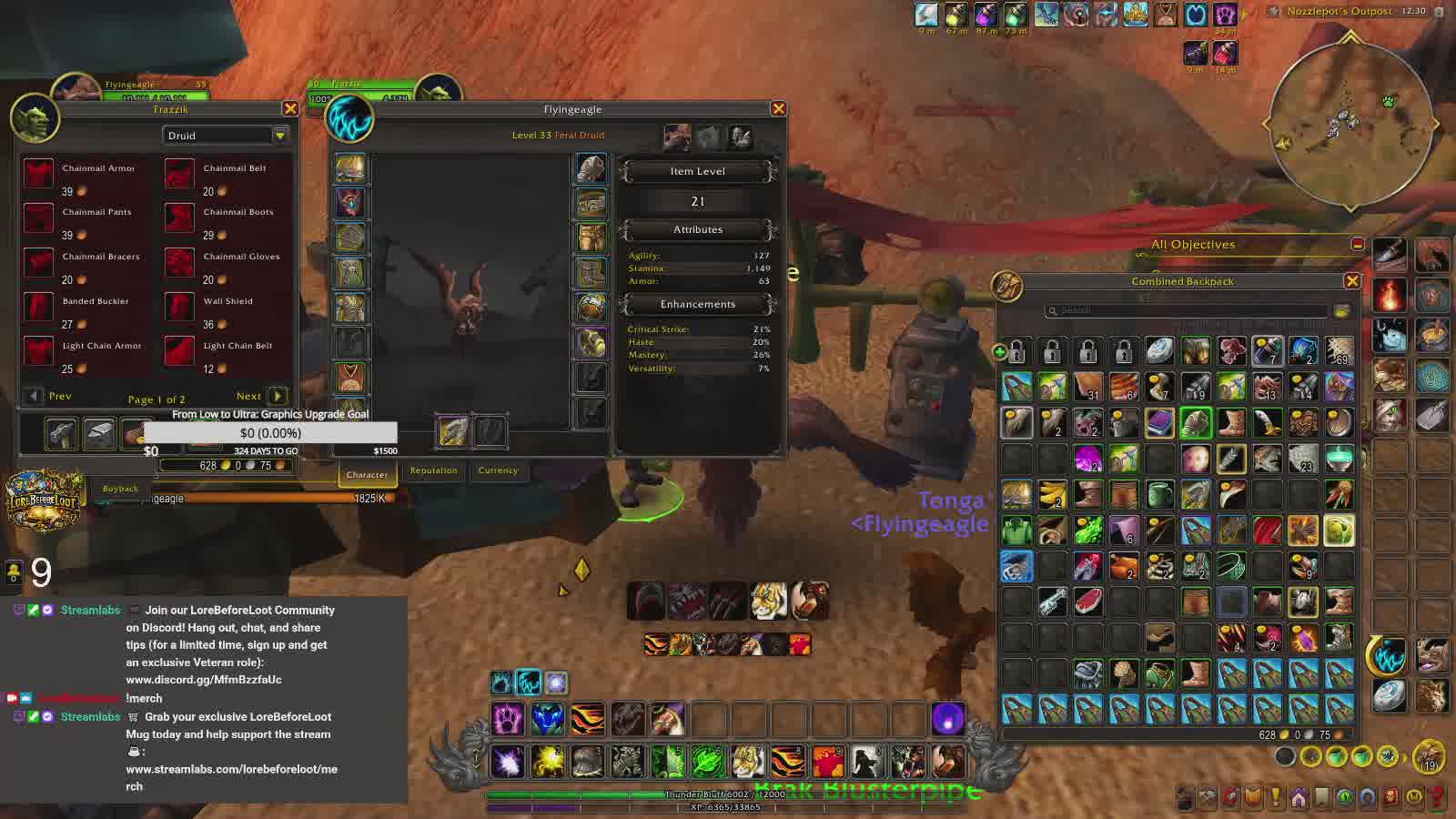Purchase the Wall Shield item
The width and height of the screenshot is (1456, 819).
click(x=180, y=307)
